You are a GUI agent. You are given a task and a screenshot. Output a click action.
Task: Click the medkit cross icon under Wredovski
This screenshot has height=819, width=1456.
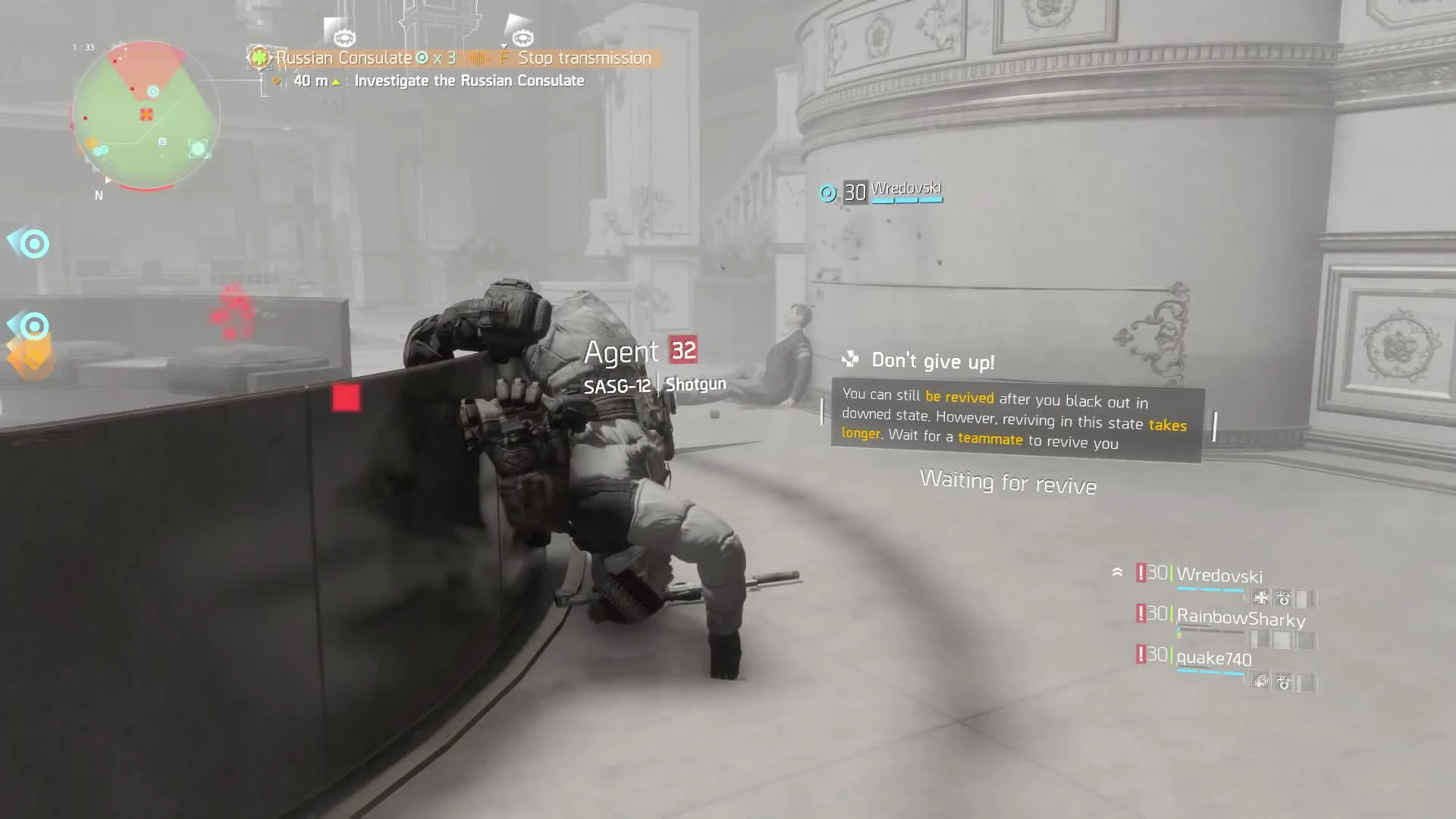tap(1261, 598)
